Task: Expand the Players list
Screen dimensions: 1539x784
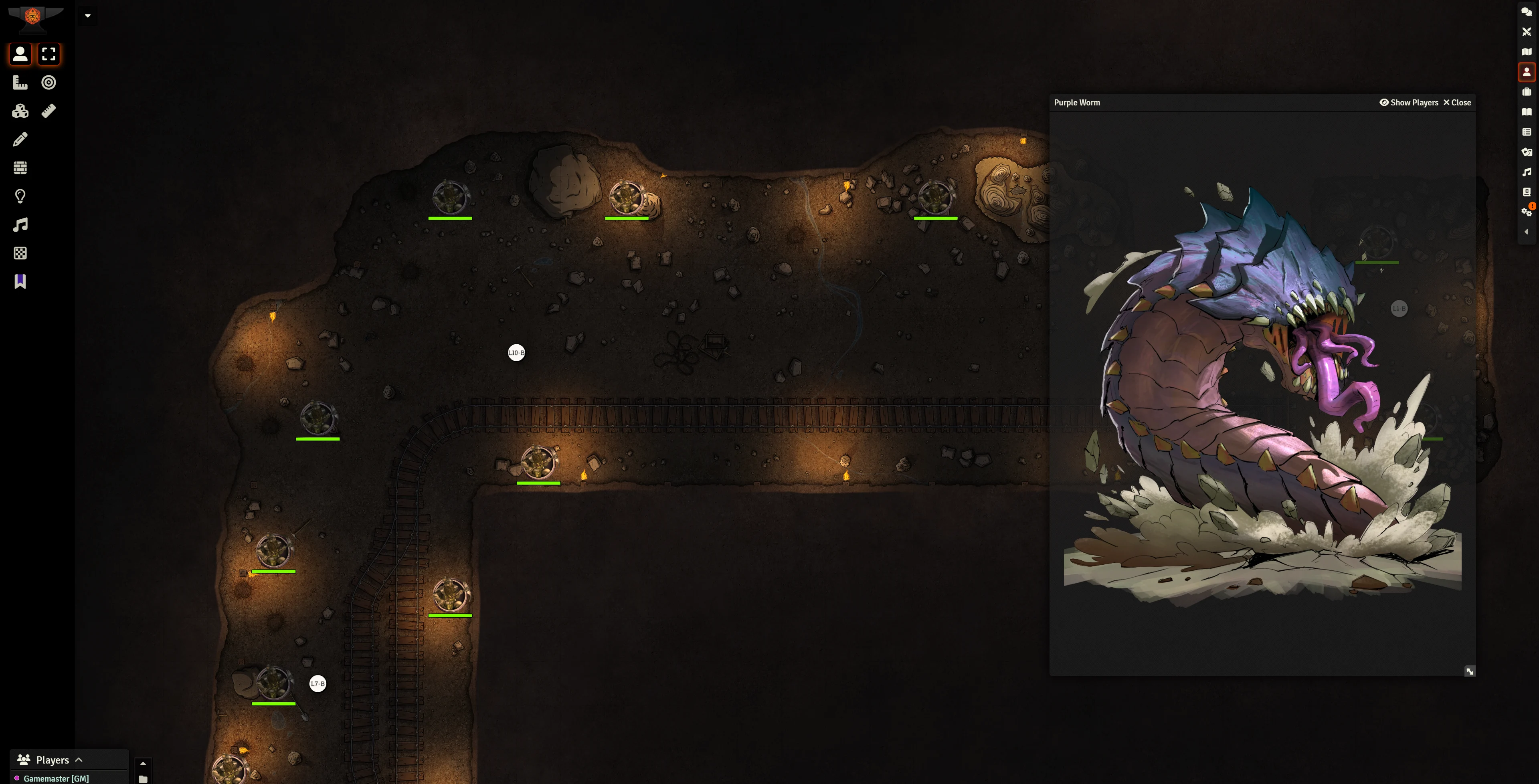Action: click(78, 760)
